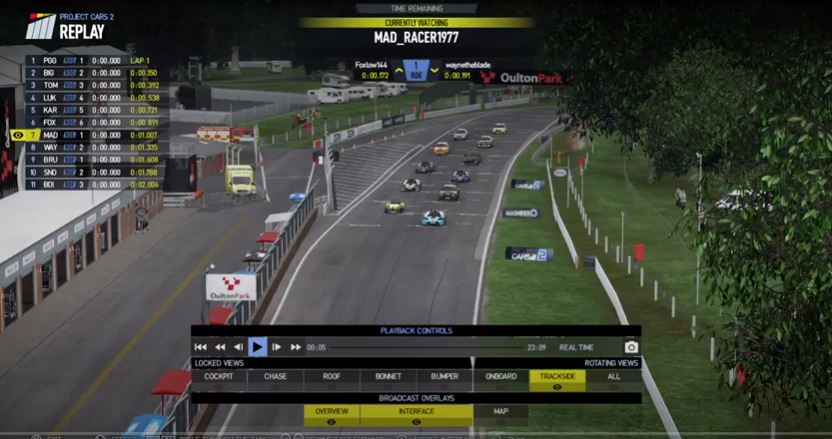Step one frame backward
Viewport: 832px width, 439px height.
pyautogui.click(x=238, y=347)
